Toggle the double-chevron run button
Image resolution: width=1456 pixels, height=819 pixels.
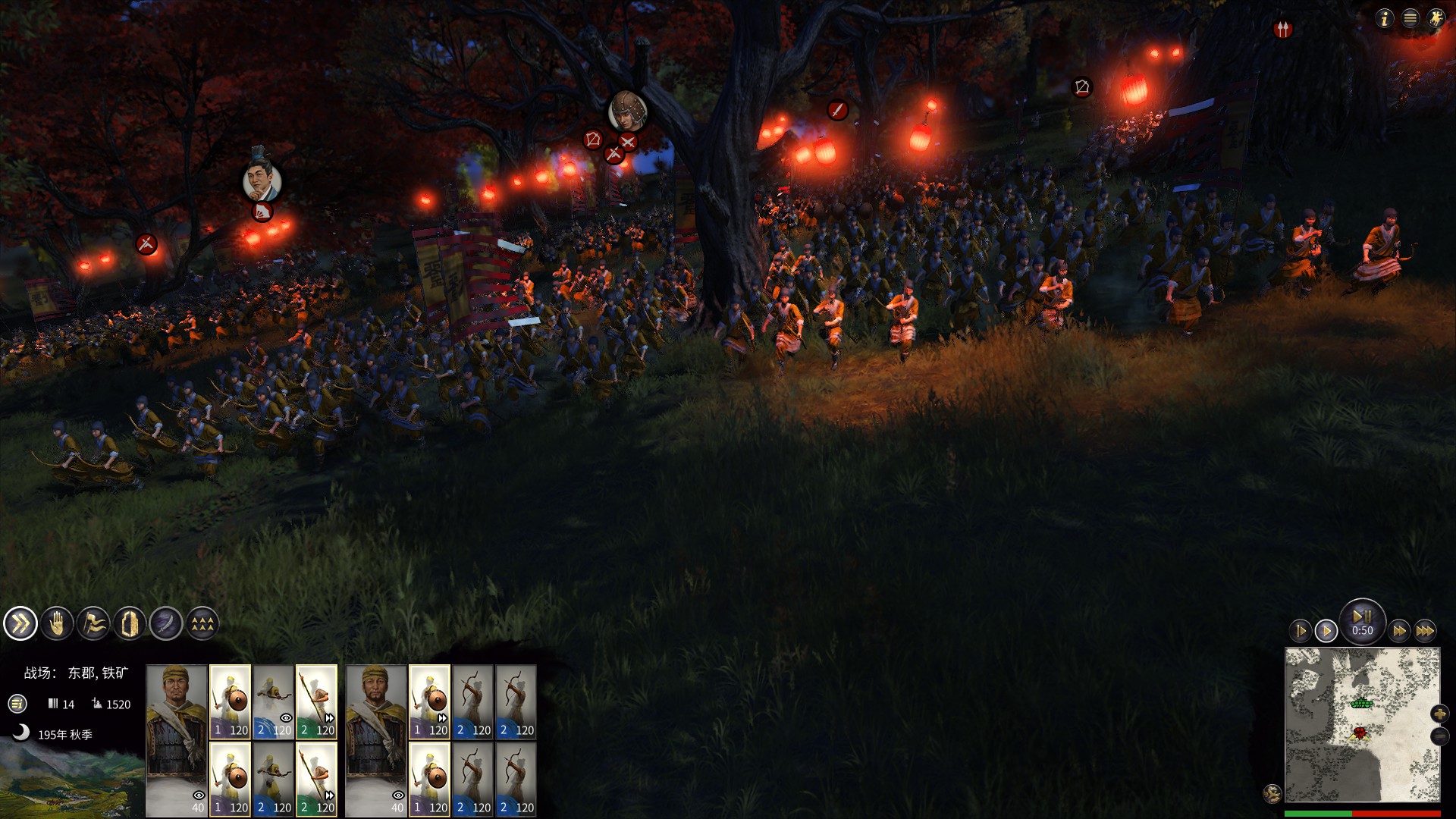click(20, 624)
